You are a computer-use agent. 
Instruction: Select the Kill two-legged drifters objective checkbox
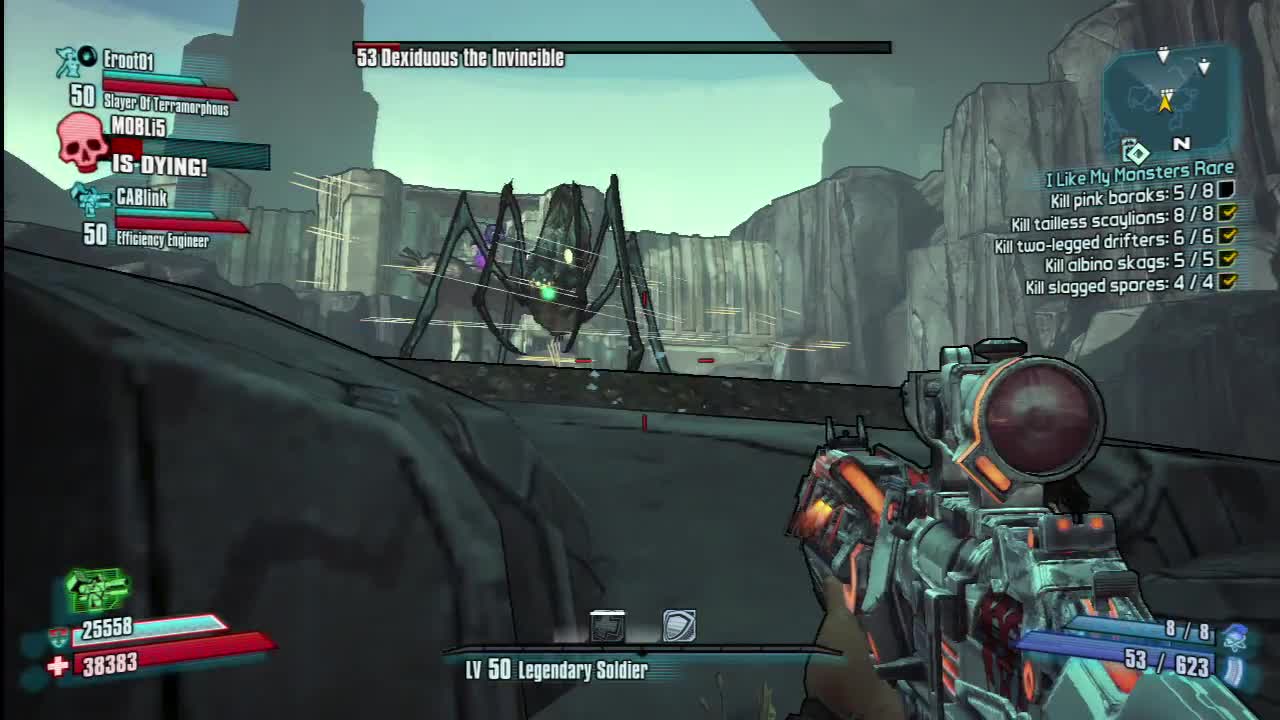click(x=1227, y=237)
